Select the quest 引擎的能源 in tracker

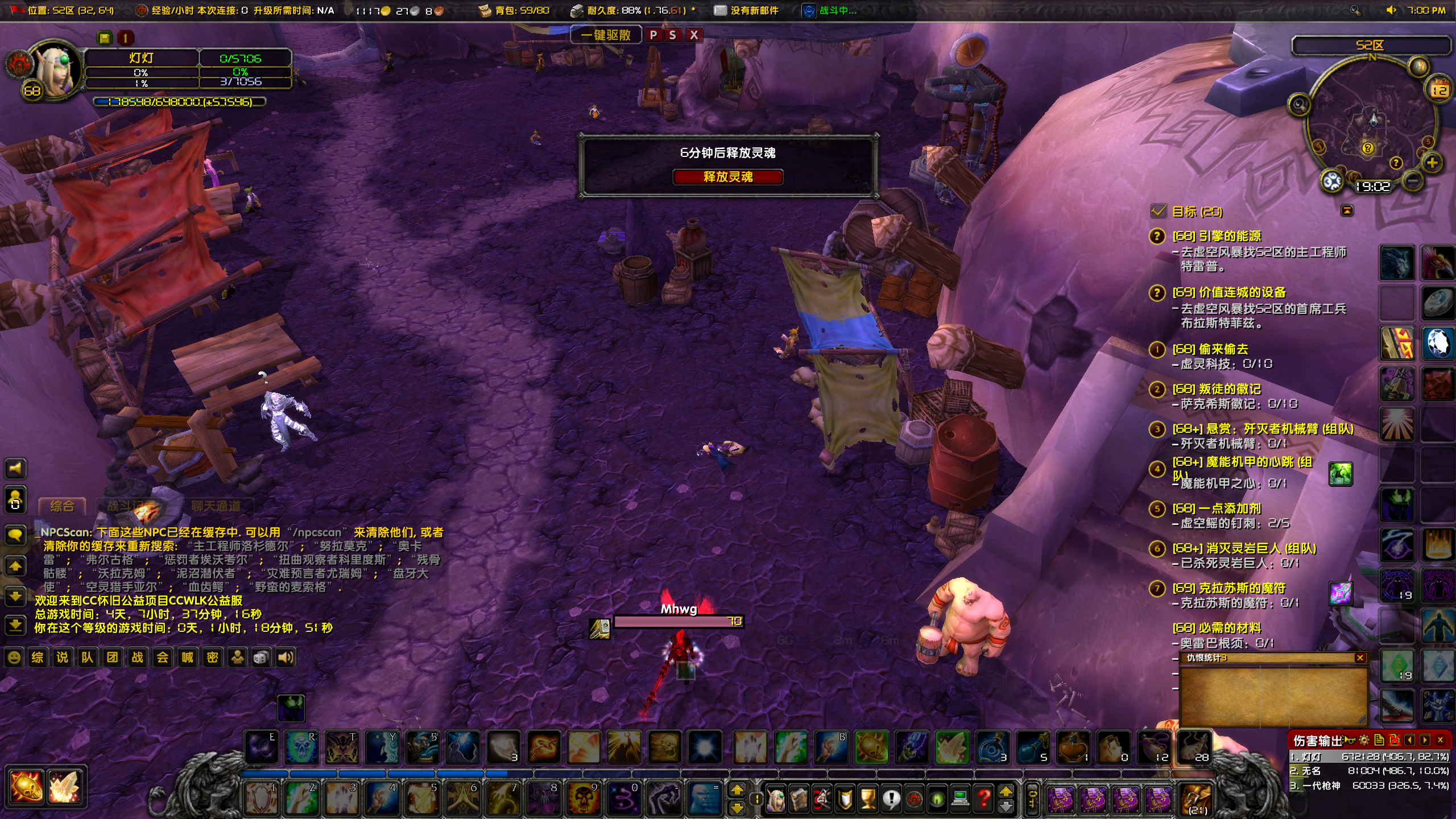(x=1216, y=236)
